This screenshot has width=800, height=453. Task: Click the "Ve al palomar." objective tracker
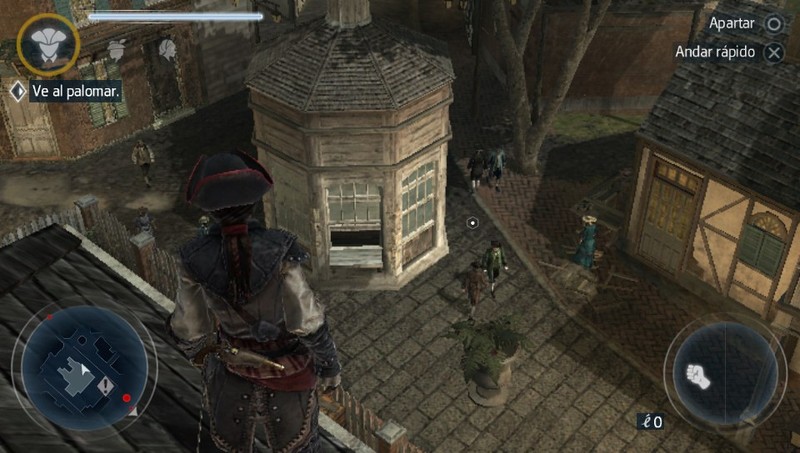click(66, 91)
